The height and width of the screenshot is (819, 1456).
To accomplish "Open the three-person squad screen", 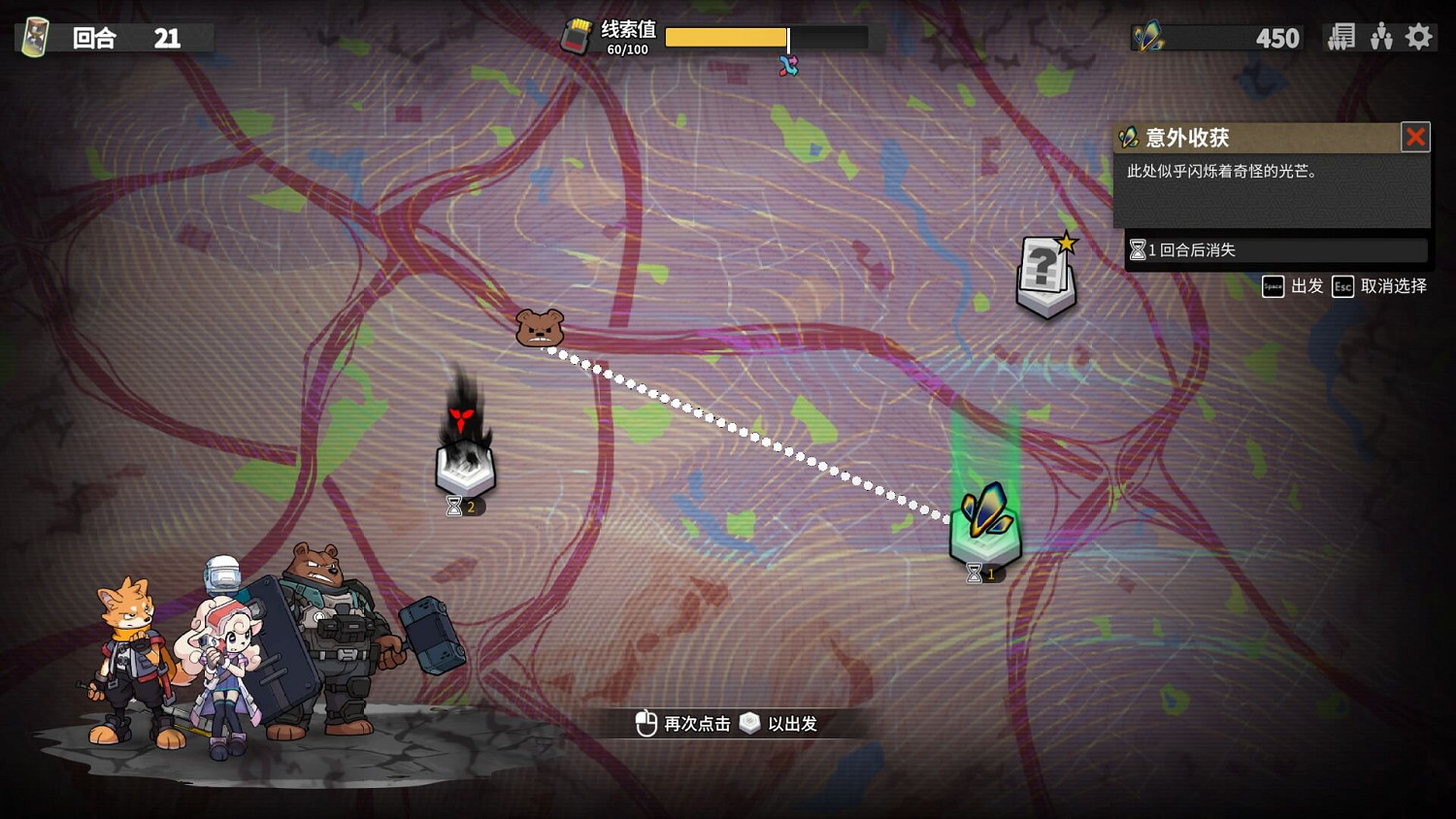I will coord(1381,37).
